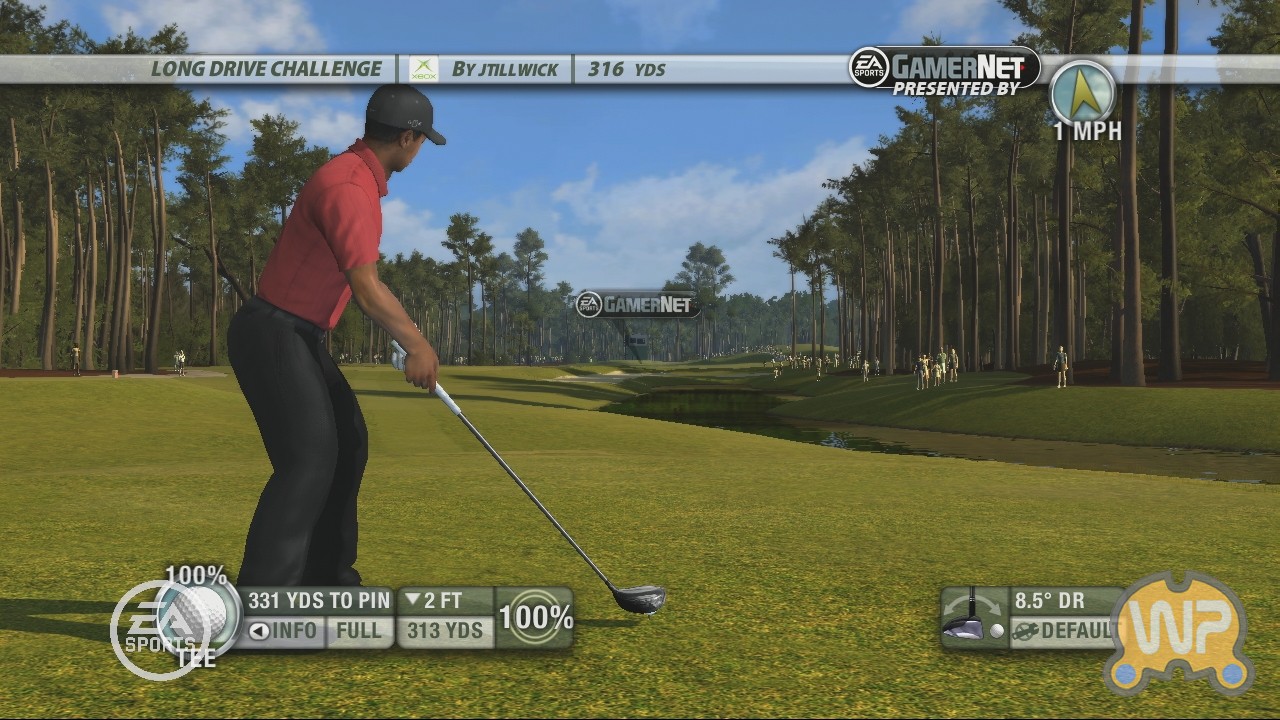This screenshot has width=1280, height=720.
Task: Click the driver club swing icon
Action: (x=972, y=617)
